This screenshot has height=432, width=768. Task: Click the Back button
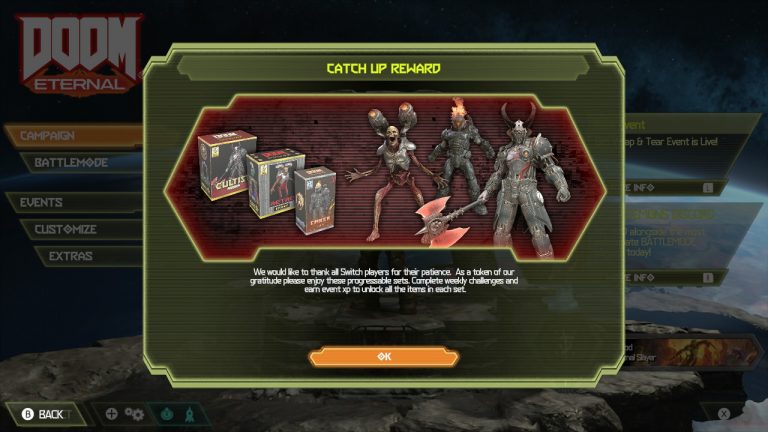[43, 414]
